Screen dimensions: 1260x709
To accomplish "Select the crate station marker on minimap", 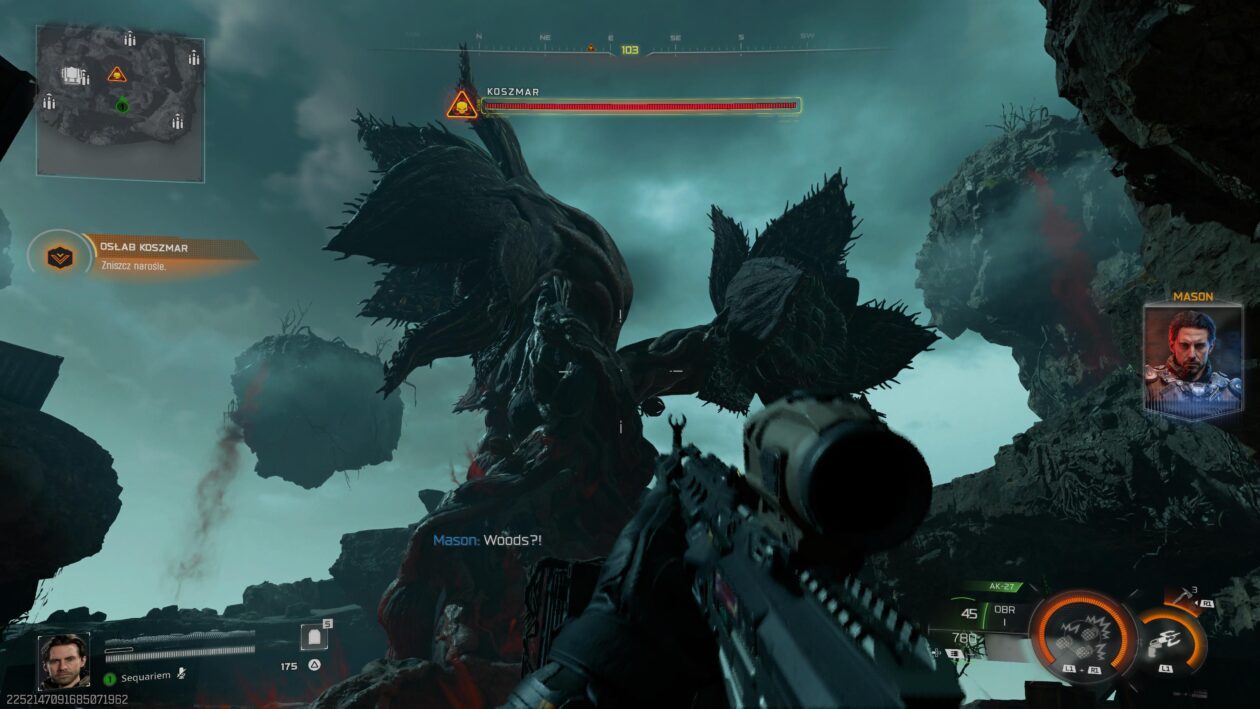I will (73, 75).
